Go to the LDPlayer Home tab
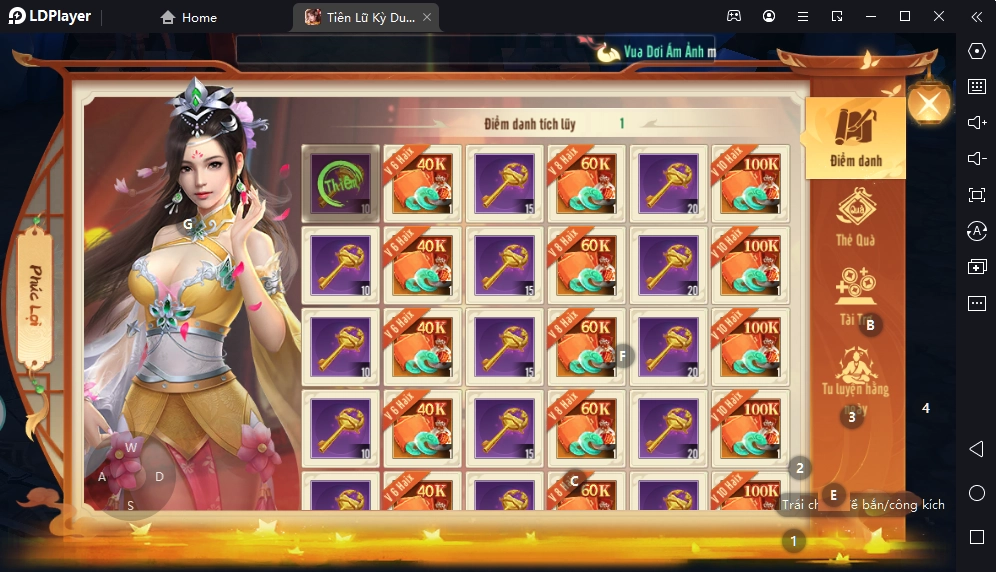 click(189, 17)
